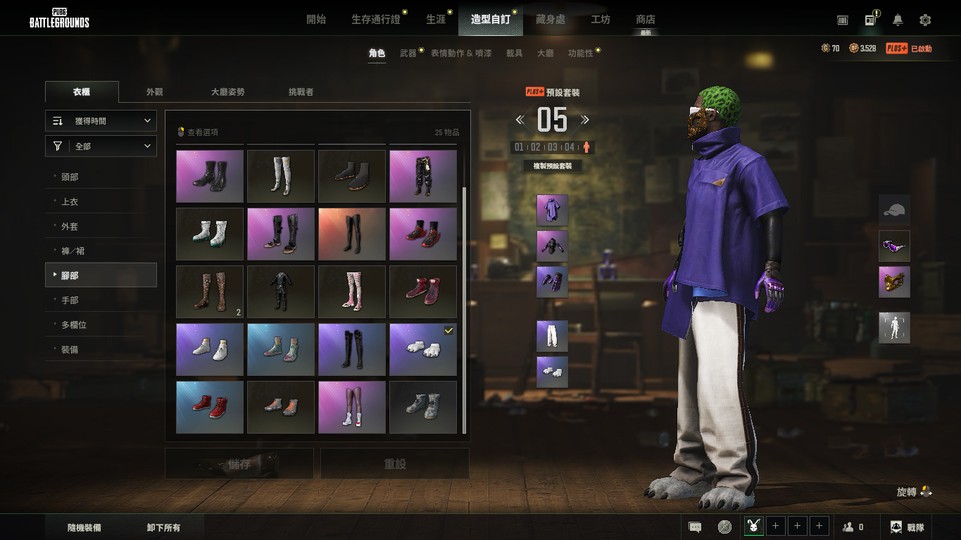Click the next preset arrow beside 05
This screenshot has width=961, height=540.
[x=586, y=120]
